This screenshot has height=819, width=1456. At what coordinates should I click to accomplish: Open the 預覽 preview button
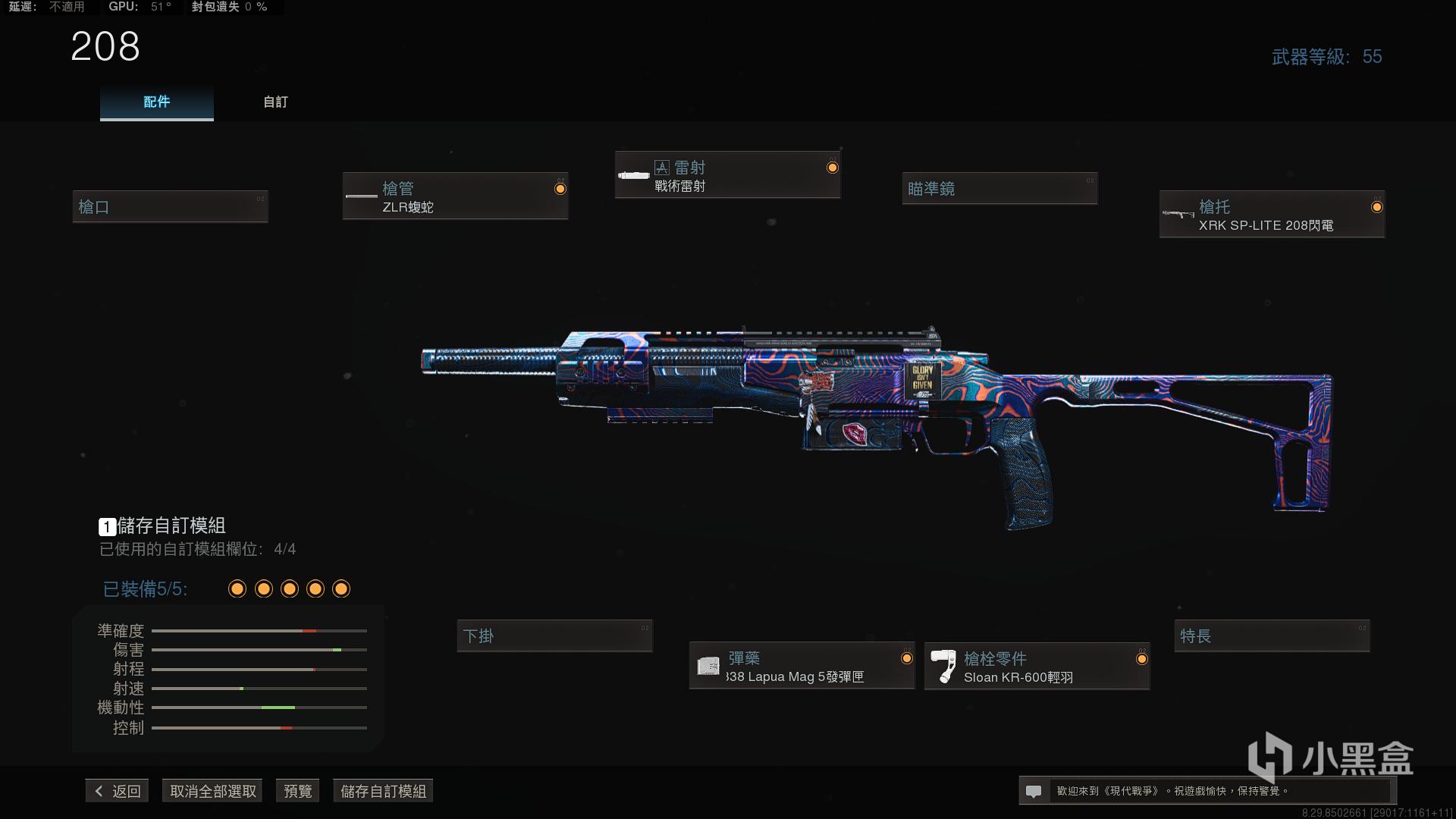[x=297, y=791]
